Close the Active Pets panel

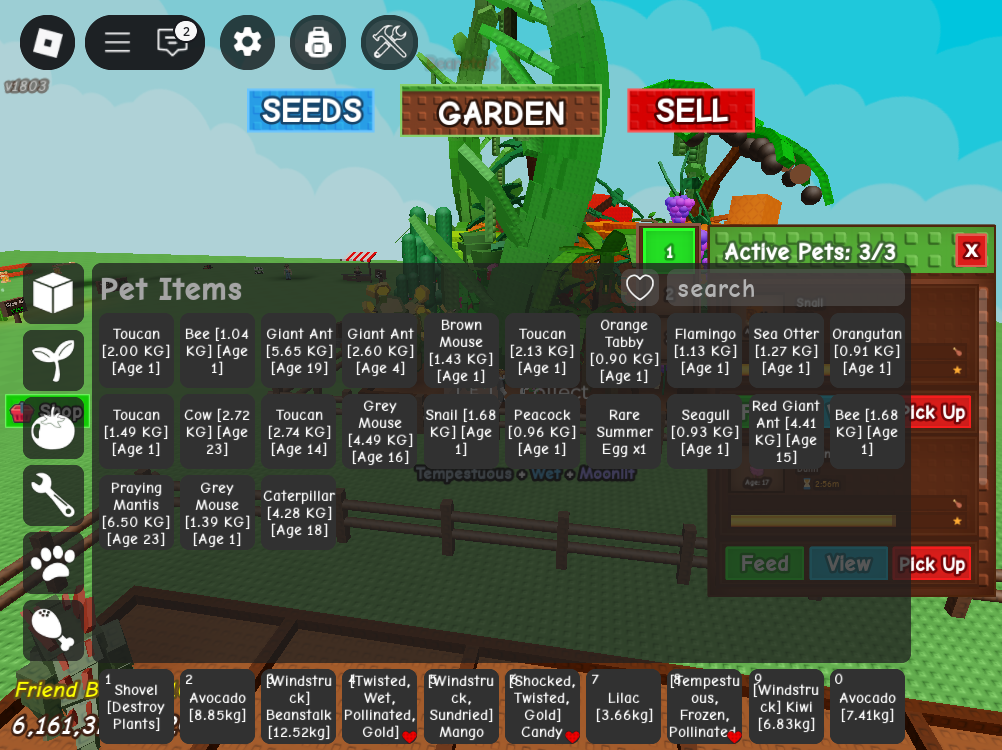tap(971, 250)
